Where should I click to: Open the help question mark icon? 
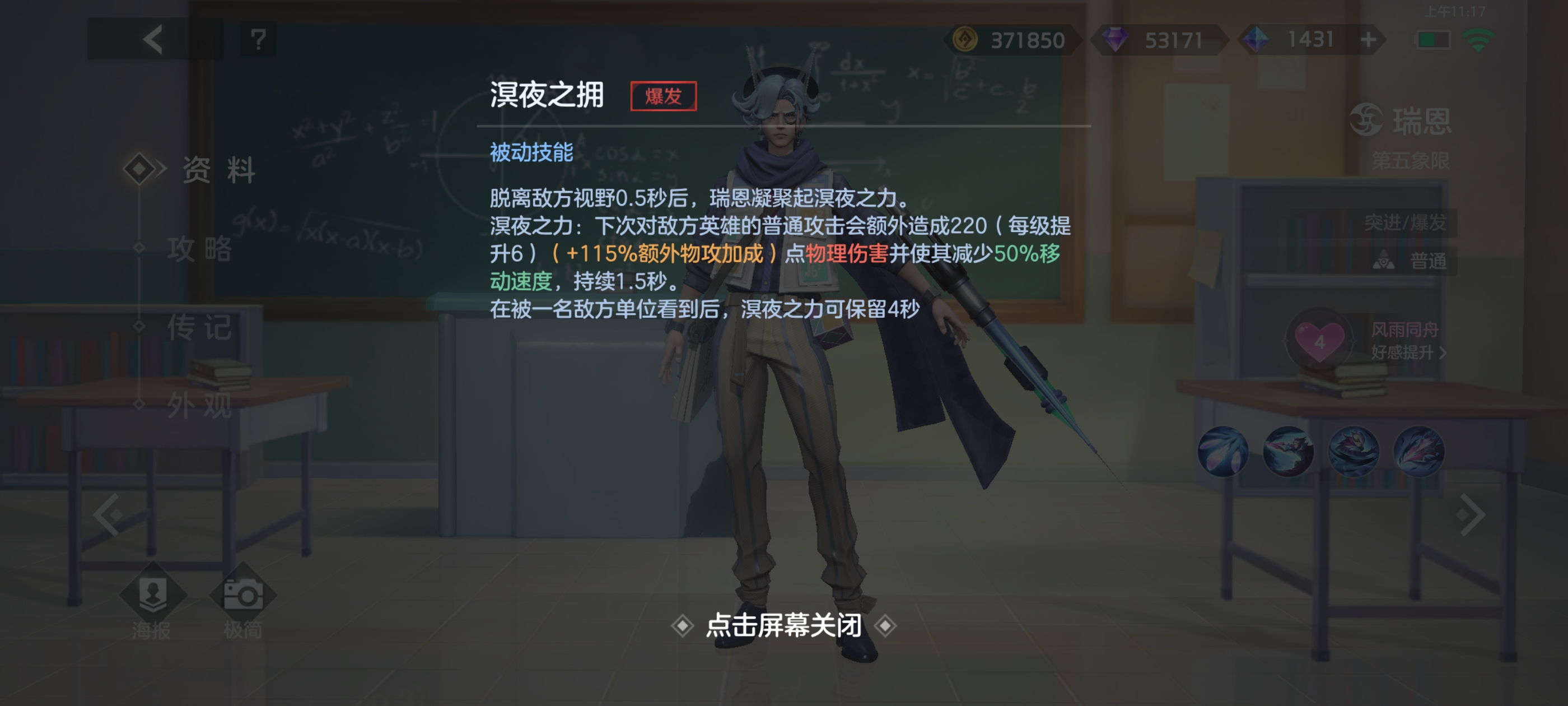click(258, 39)
